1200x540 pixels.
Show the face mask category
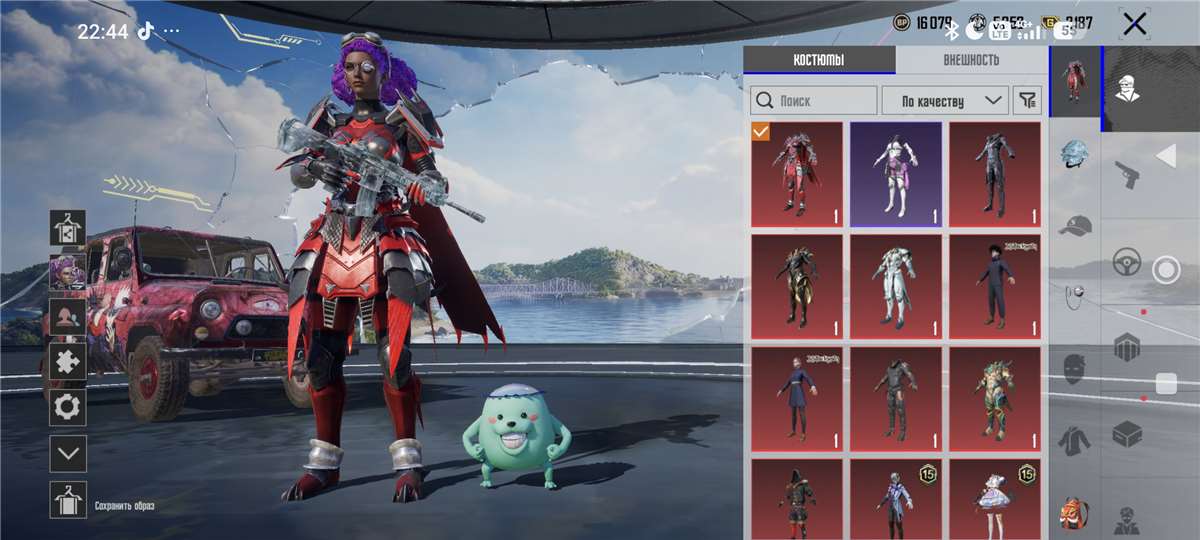[x=1074, y=368]
